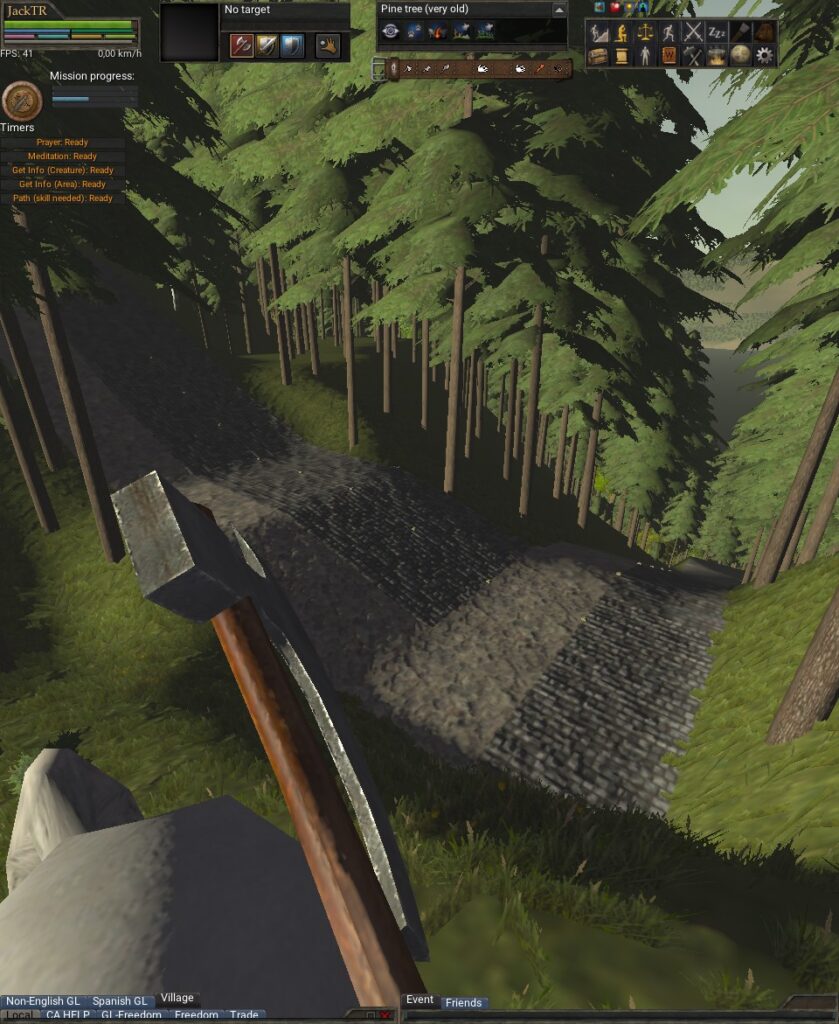Open settings with the gear icon

click(x=765, y=55)
